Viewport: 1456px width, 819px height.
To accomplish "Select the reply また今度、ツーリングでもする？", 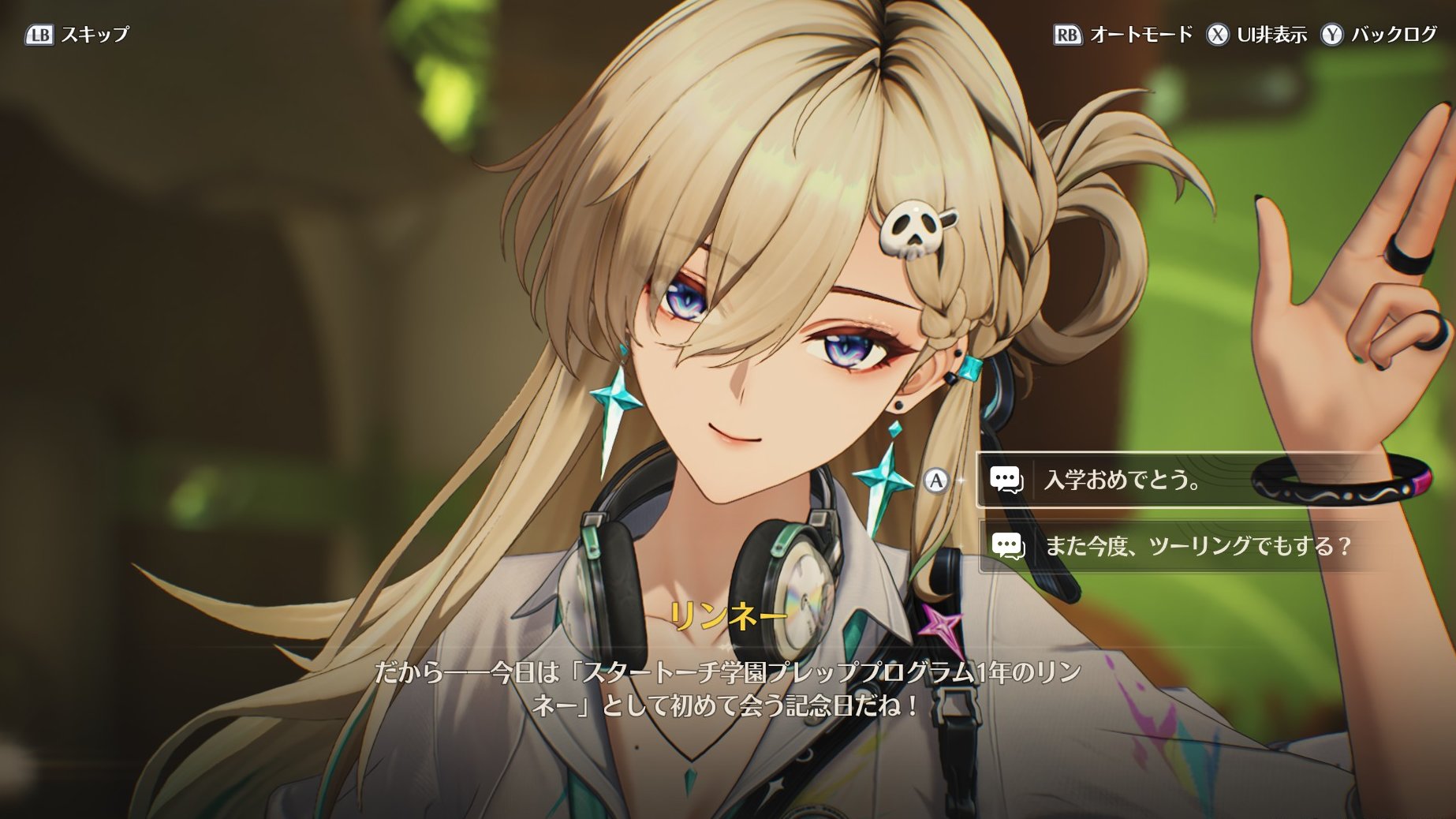I will click(x=1197, y=545).
